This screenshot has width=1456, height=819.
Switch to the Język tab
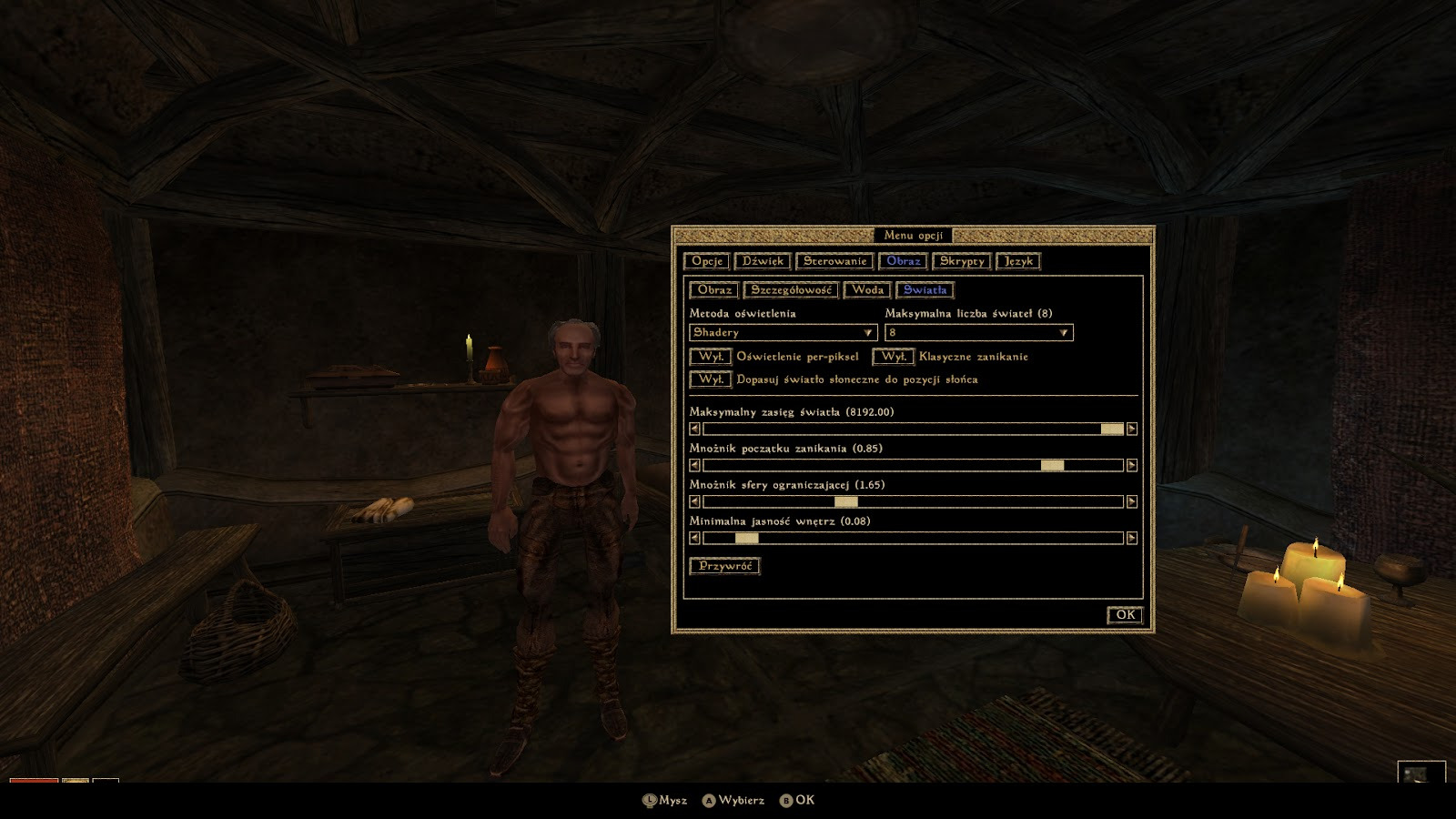tap(1018, 261)
